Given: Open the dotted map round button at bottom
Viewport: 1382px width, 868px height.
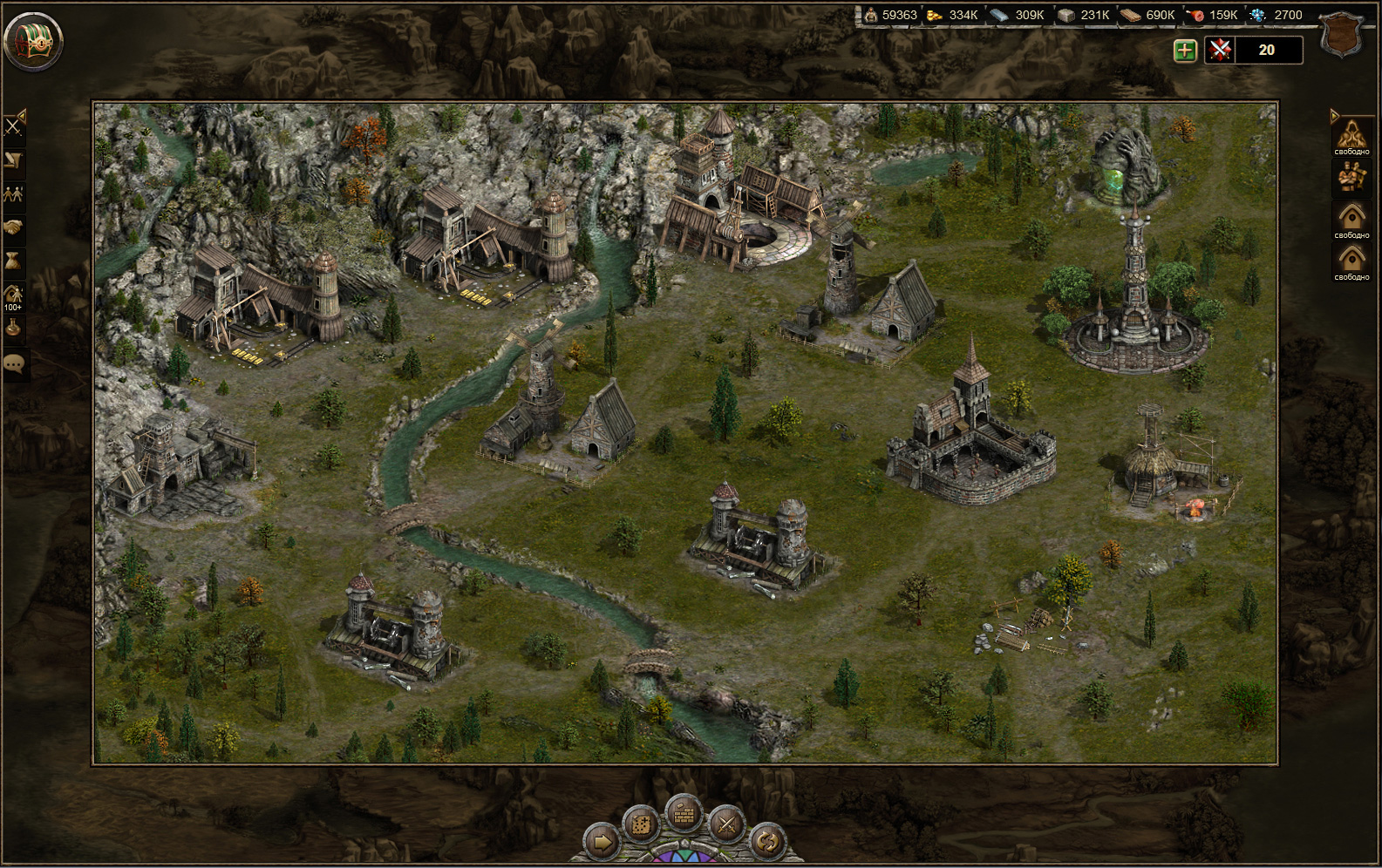Looking at the screenshot, I should click(x=642, y=825).
